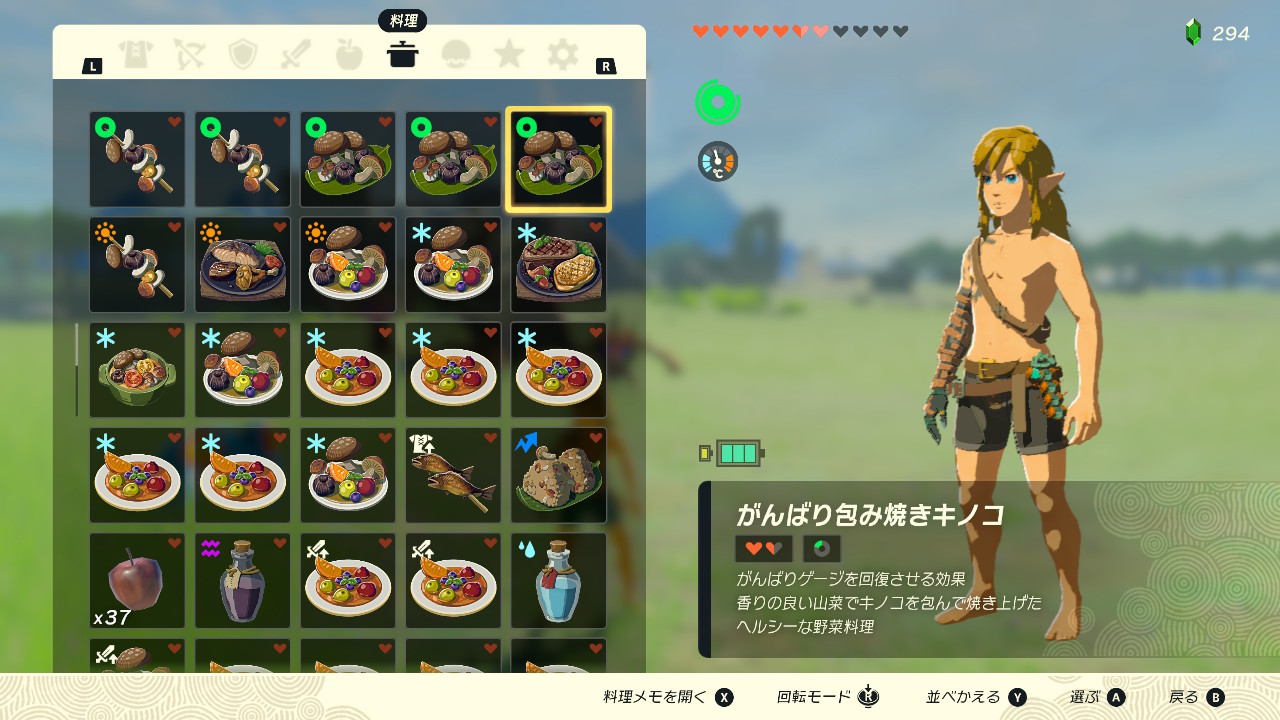Screen dimensions: 1280x720
Task: Select the star key items tab icon
Action: [x=509, y=55]
